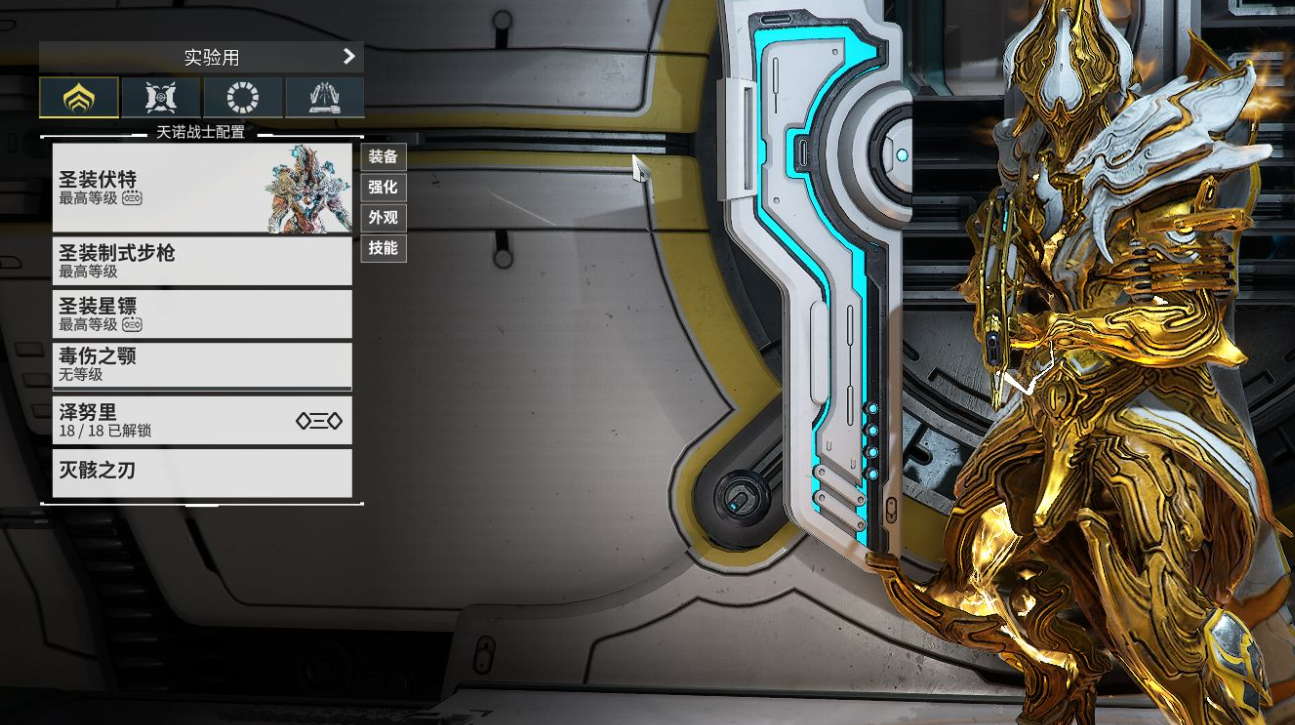Pick the 毒伤之颚 melee weapon slot
Image resolution: width=1295 pixels, height=725 pixels.
[x=202, y=366]
